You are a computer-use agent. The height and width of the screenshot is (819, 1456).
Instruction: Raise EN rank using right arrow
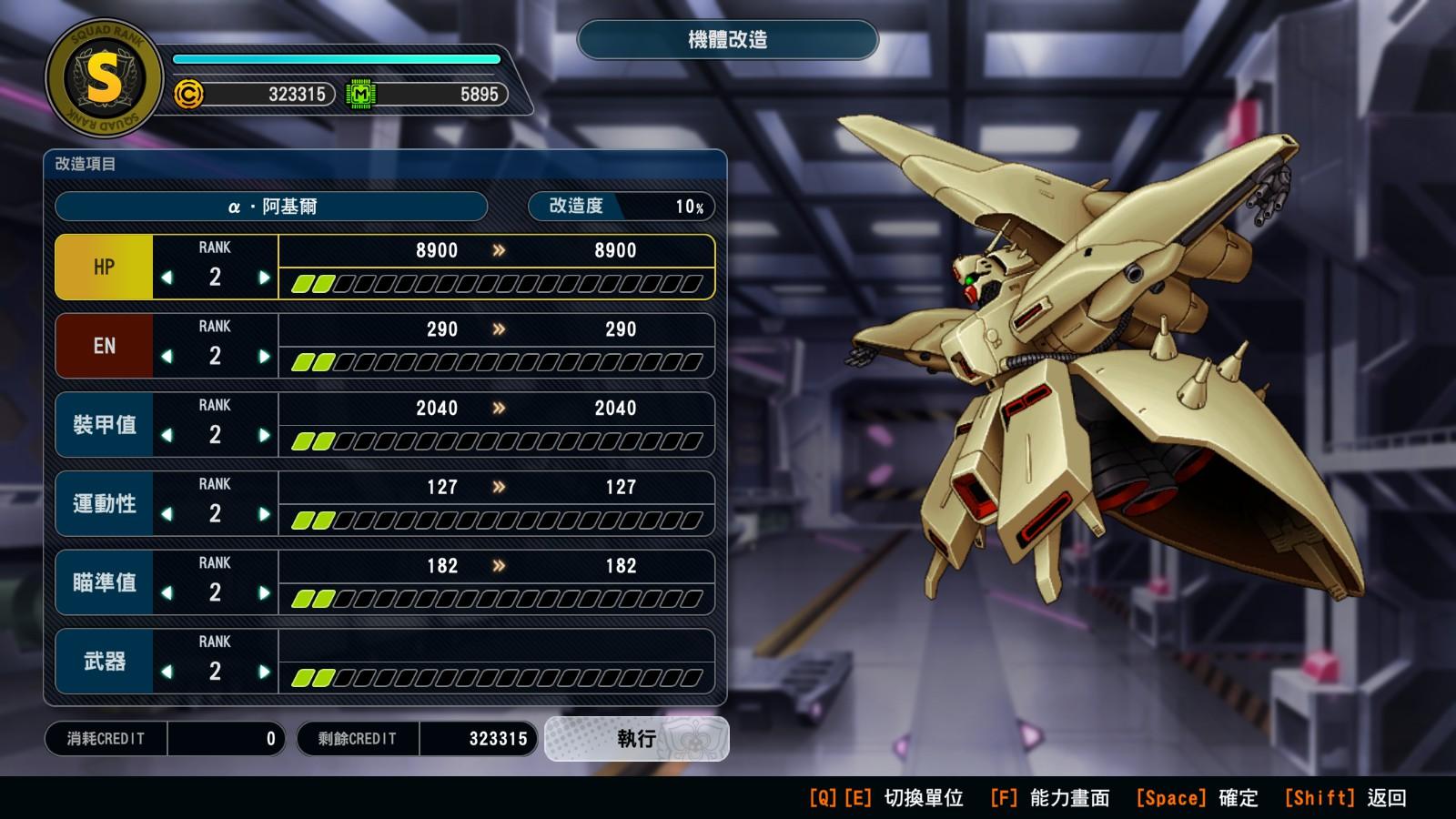[x=264, y=357]
